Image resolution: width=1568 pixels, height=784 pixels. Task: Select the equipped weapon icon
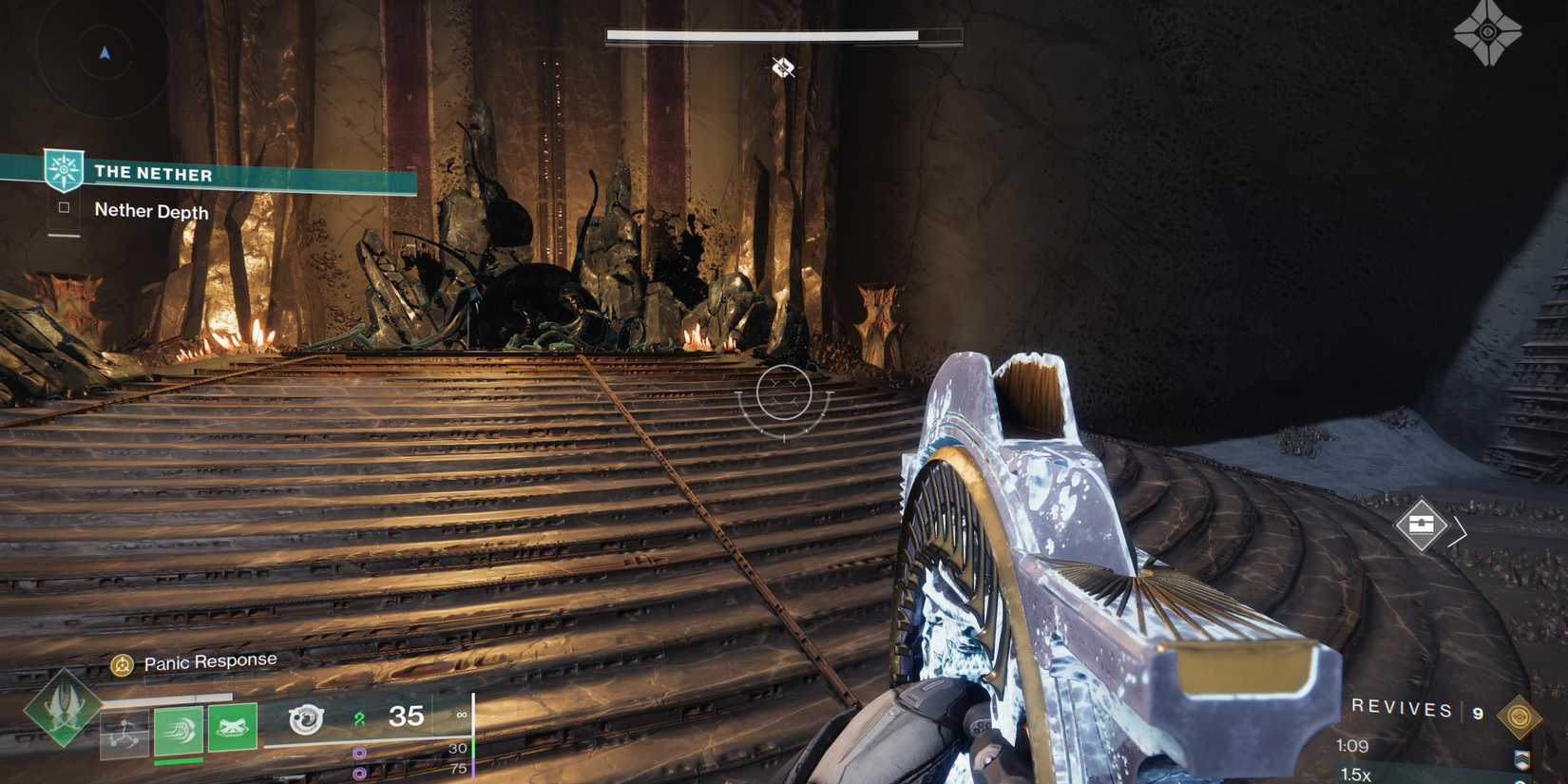(x=306, y=719)
